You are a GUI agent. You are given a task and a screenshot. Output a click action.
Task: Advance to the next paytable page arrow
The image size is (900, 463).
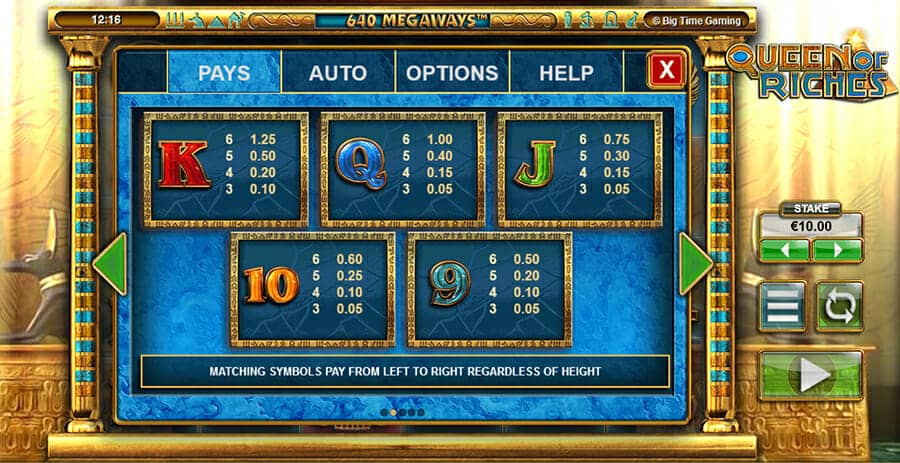click(695, 264)
